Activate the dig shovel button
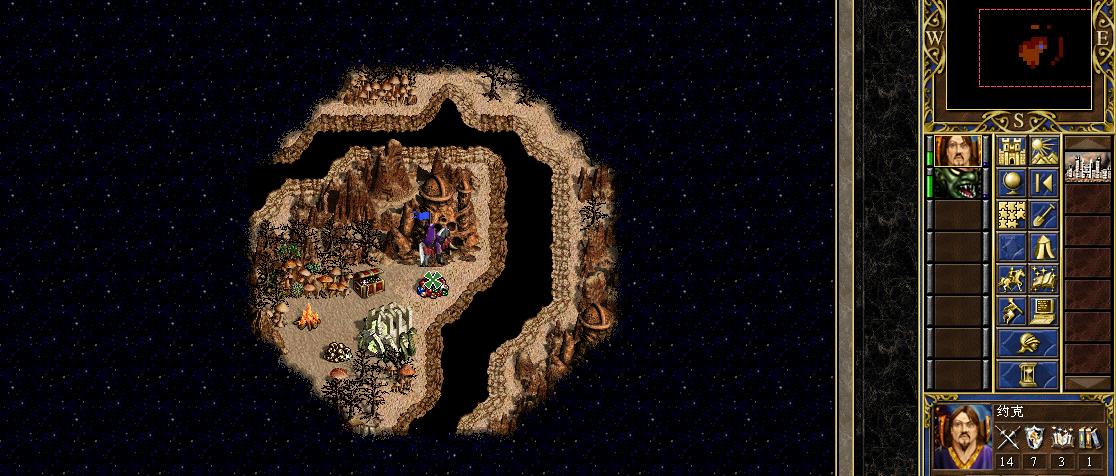The width and height of the screenshot is (1116, 476). point(1043,215)
